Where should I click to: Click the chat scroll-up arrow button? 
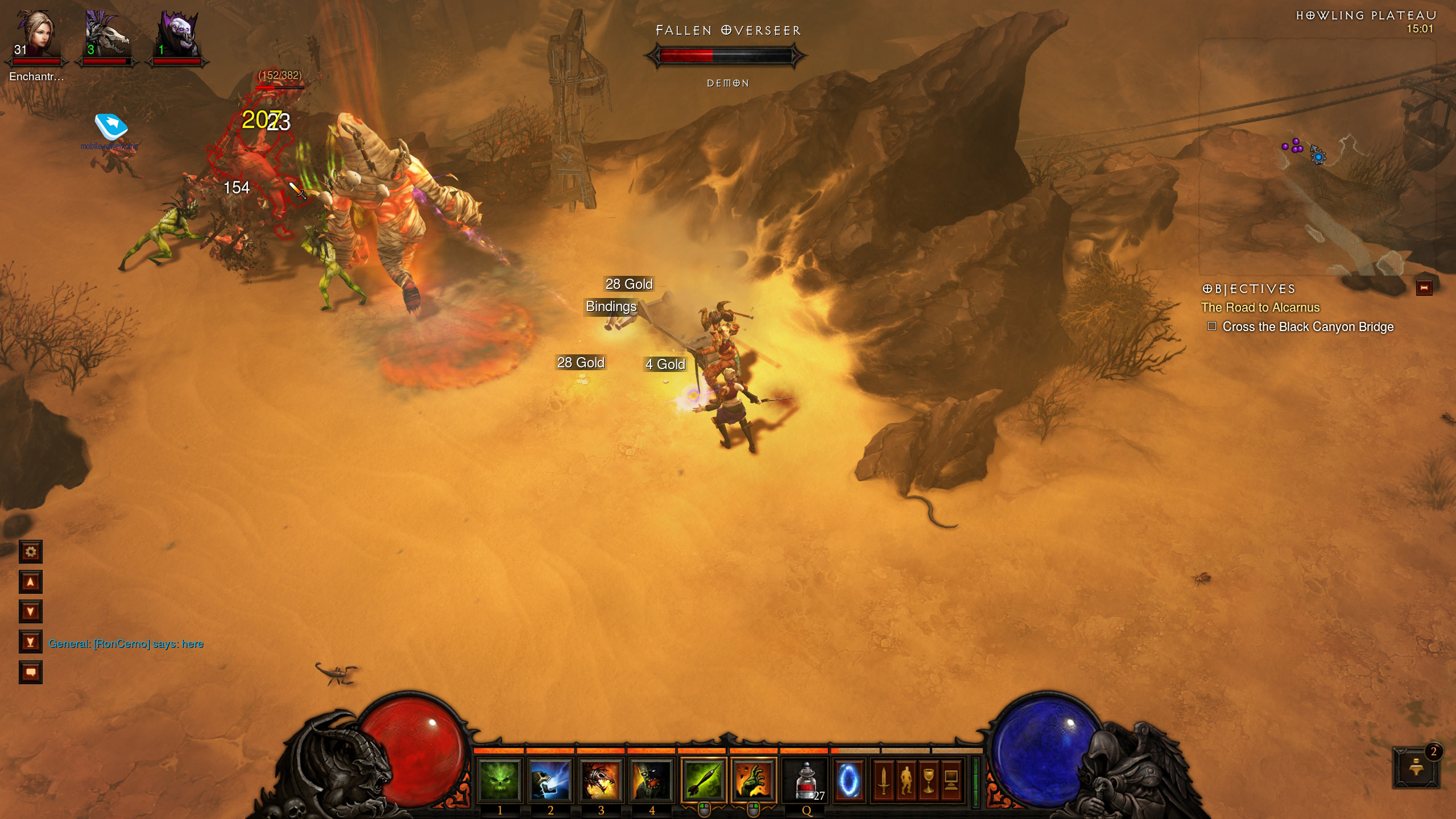31,582
